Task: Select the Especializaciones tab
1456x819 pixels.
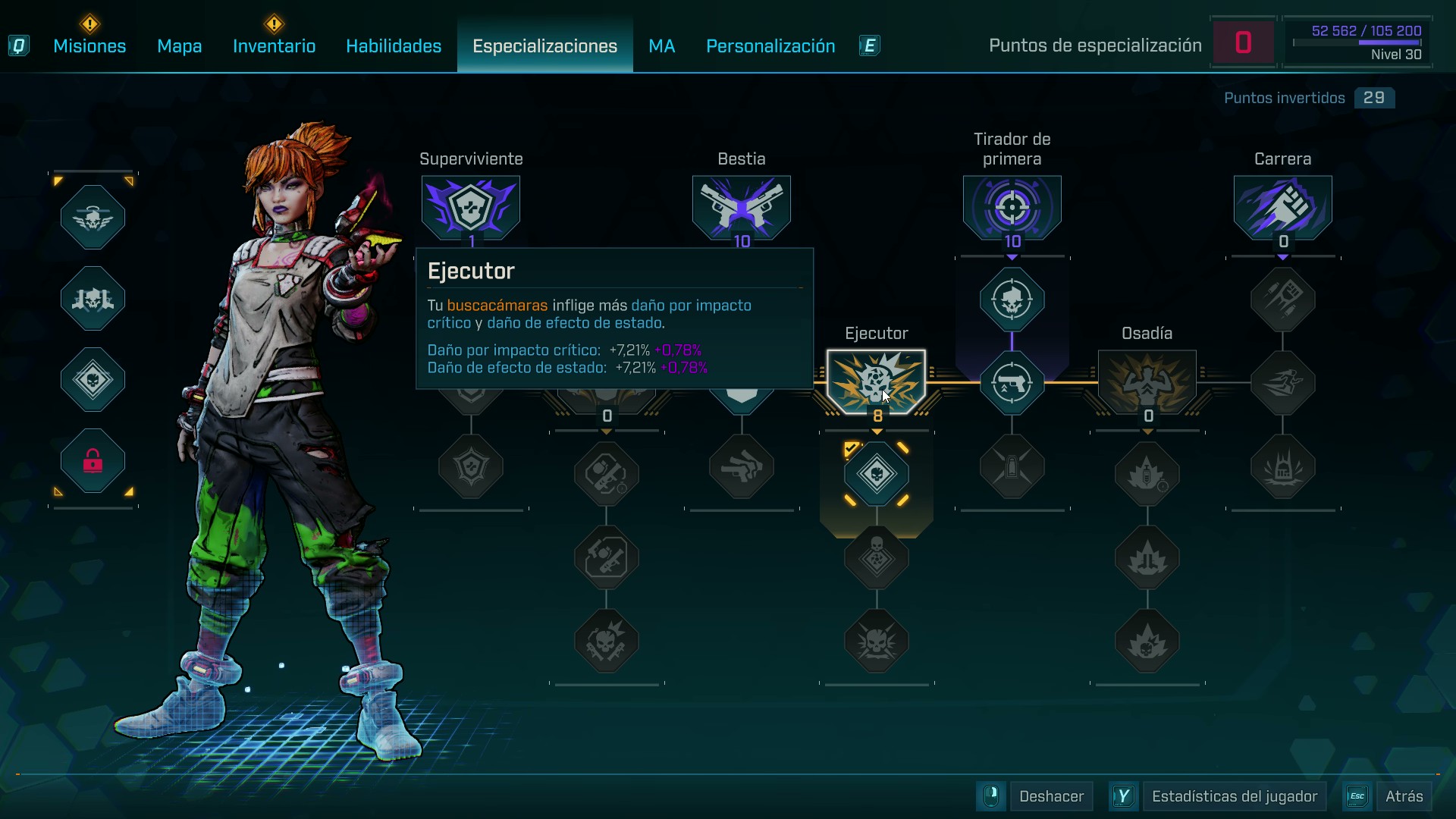Action: (544, 46)
